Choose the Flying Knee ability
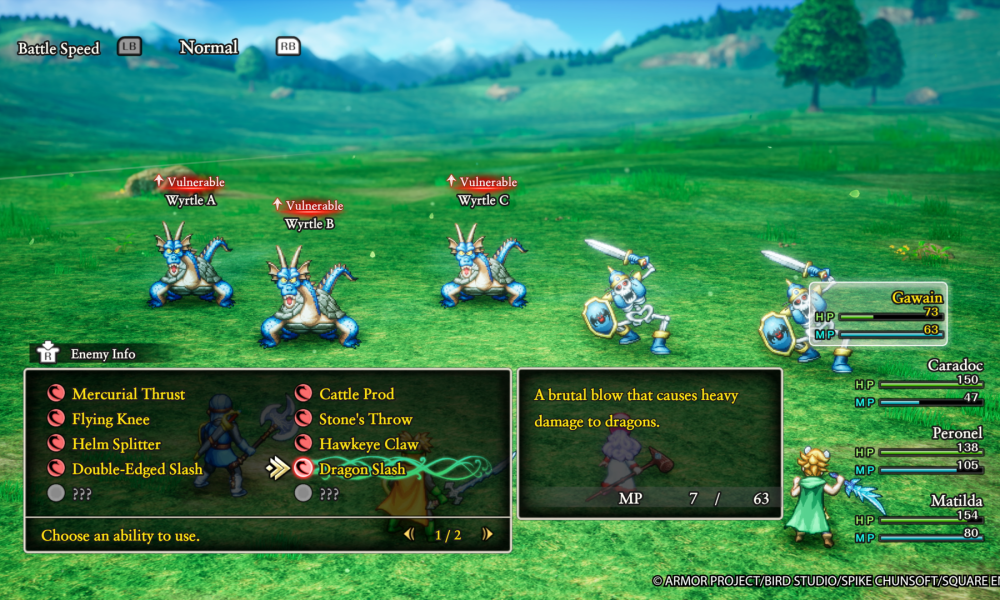 (110, 419)
